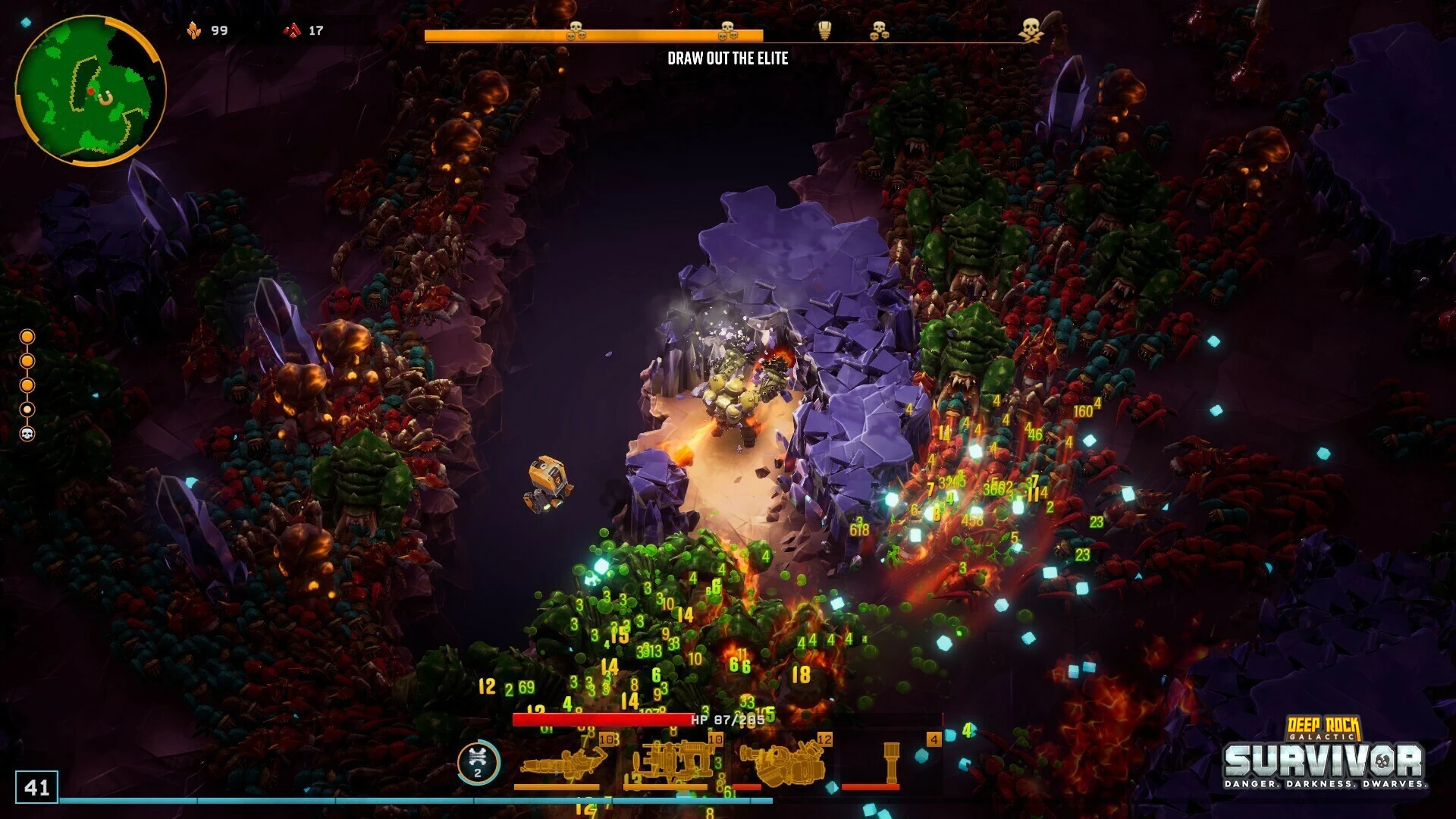Click the circular green minimap
Screen dimensions: 1456x819
pyautogui.click(x=89, y=89)
